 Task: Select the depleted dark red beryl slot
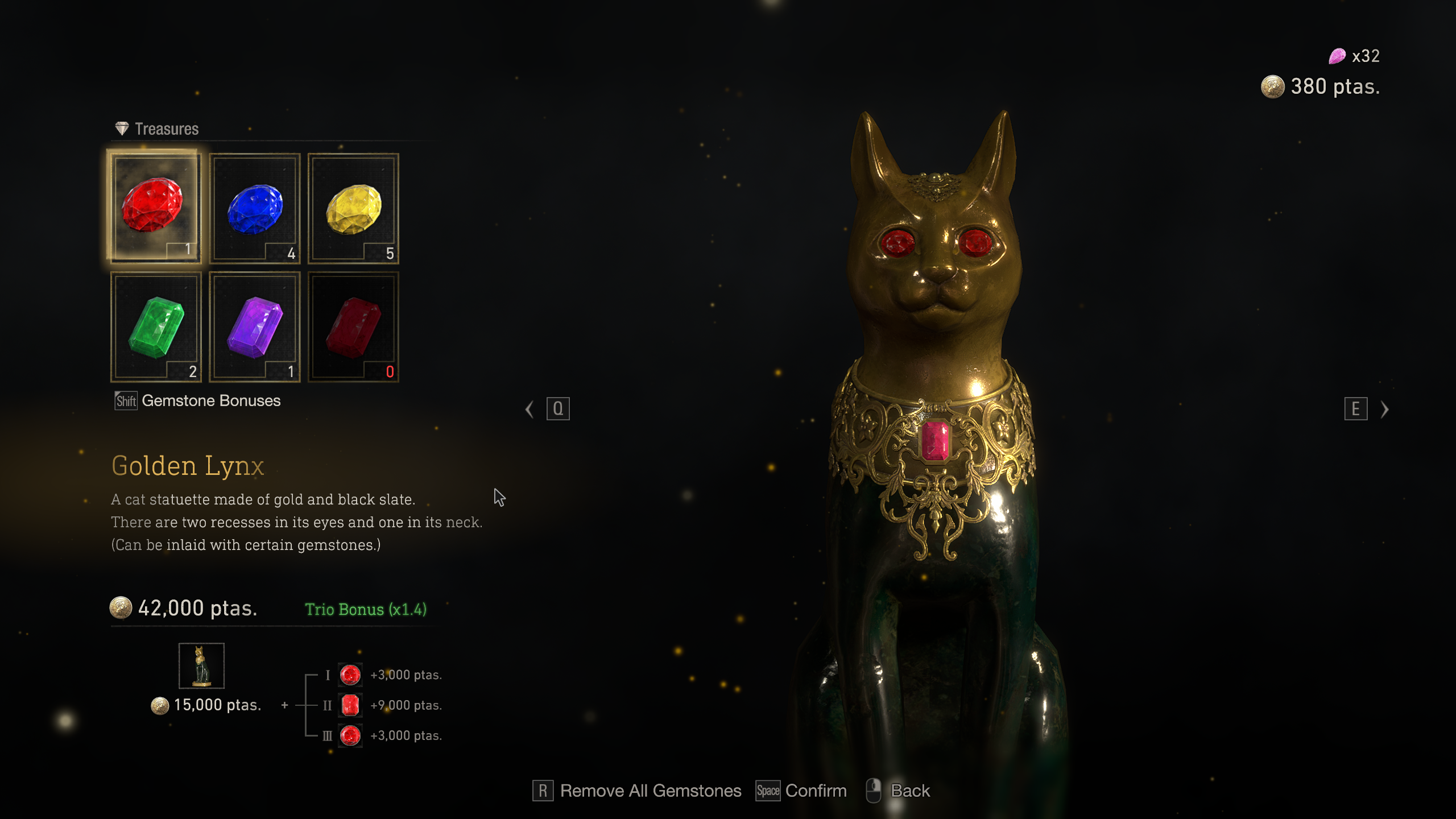(353, 326)
